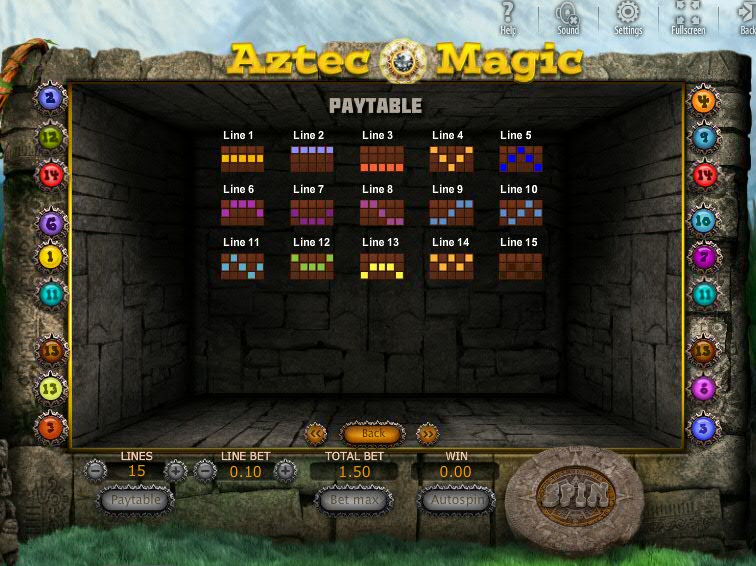This screenshot has height=566, width=756.
Task: Select the yellow payline 1 marker
Action: pyautogui.click(x=51, y=257)
